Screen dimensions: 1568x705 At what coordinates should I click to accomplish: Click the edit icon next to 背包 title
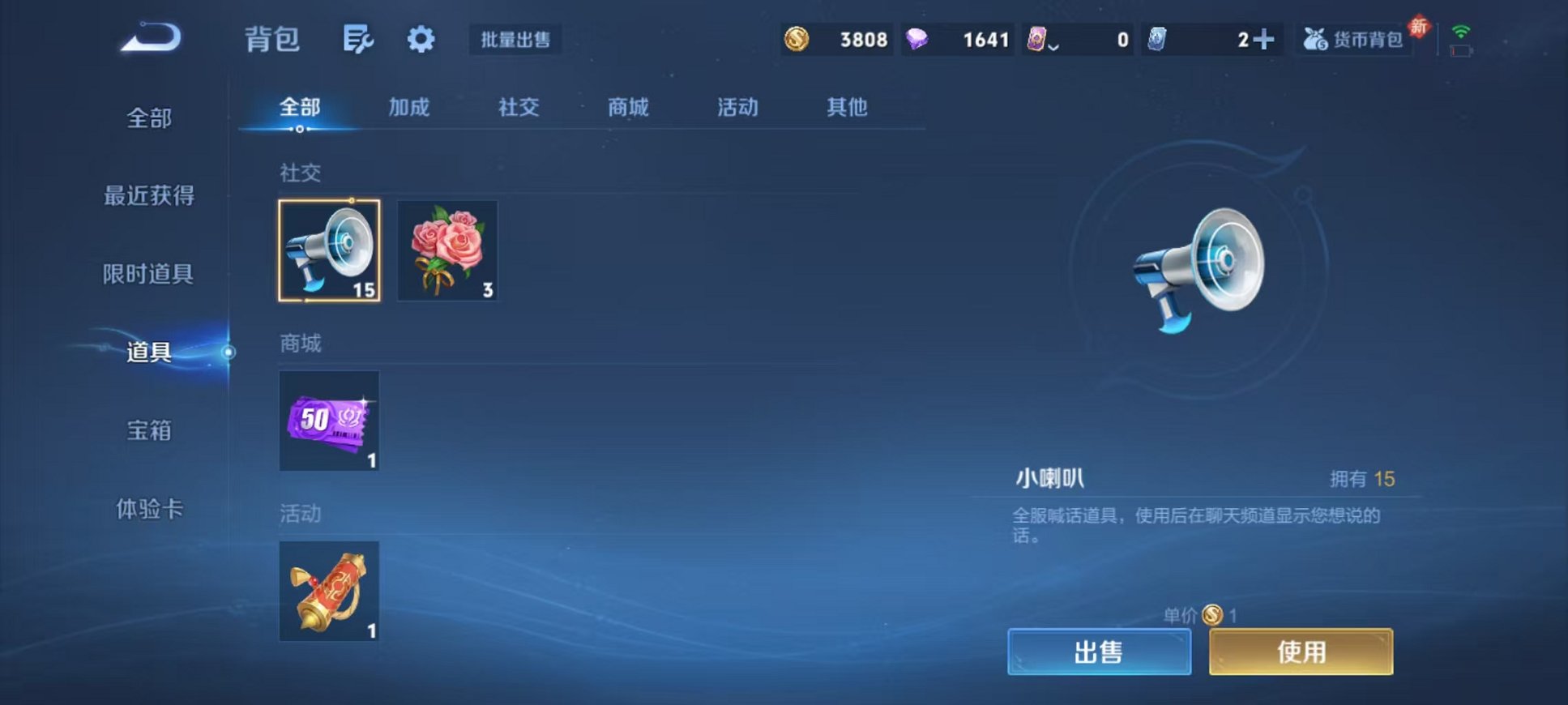point(359,38)
